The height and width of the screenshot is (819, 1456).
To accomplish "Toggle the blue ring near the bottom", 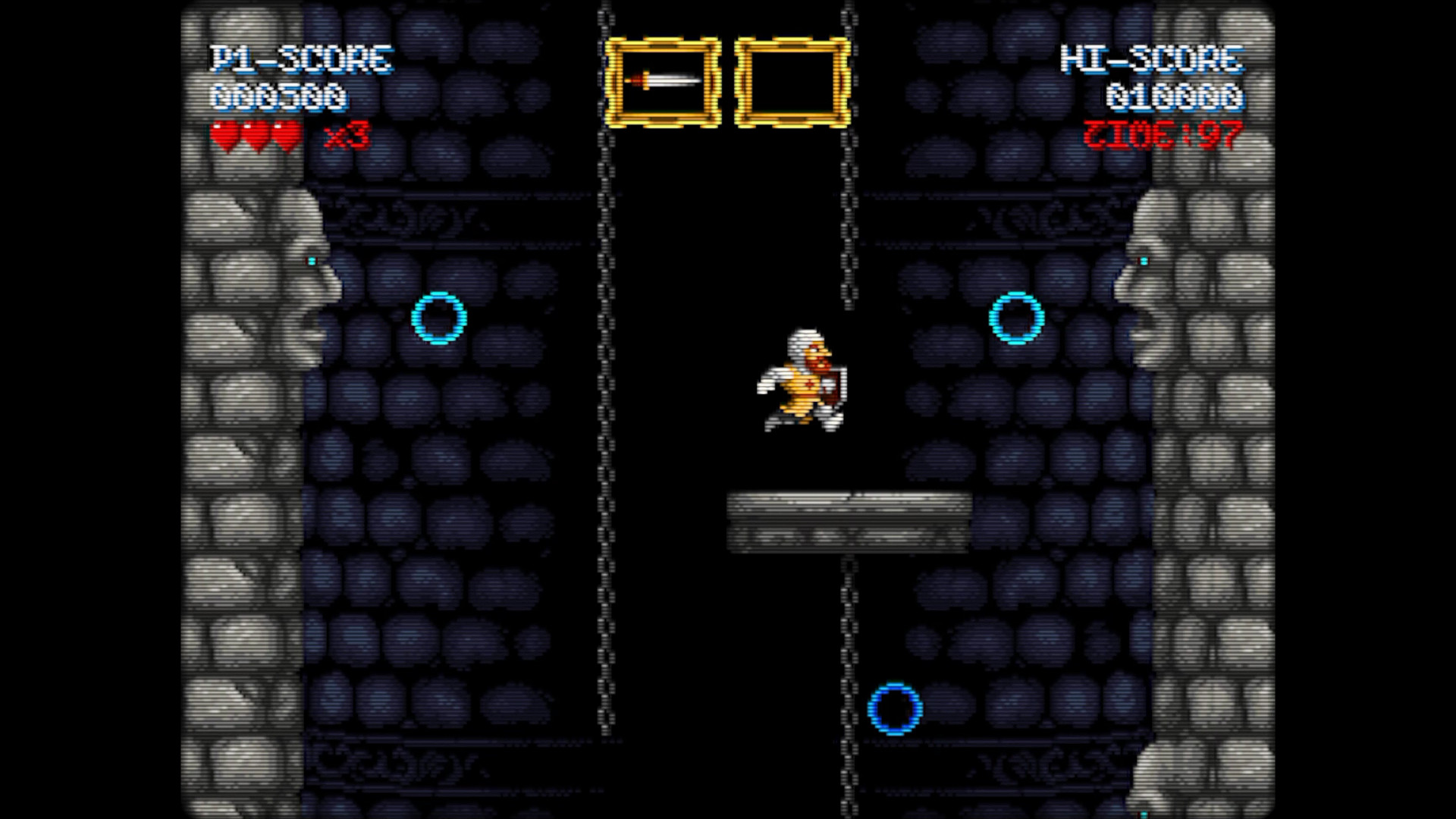I will coord(893,708).
